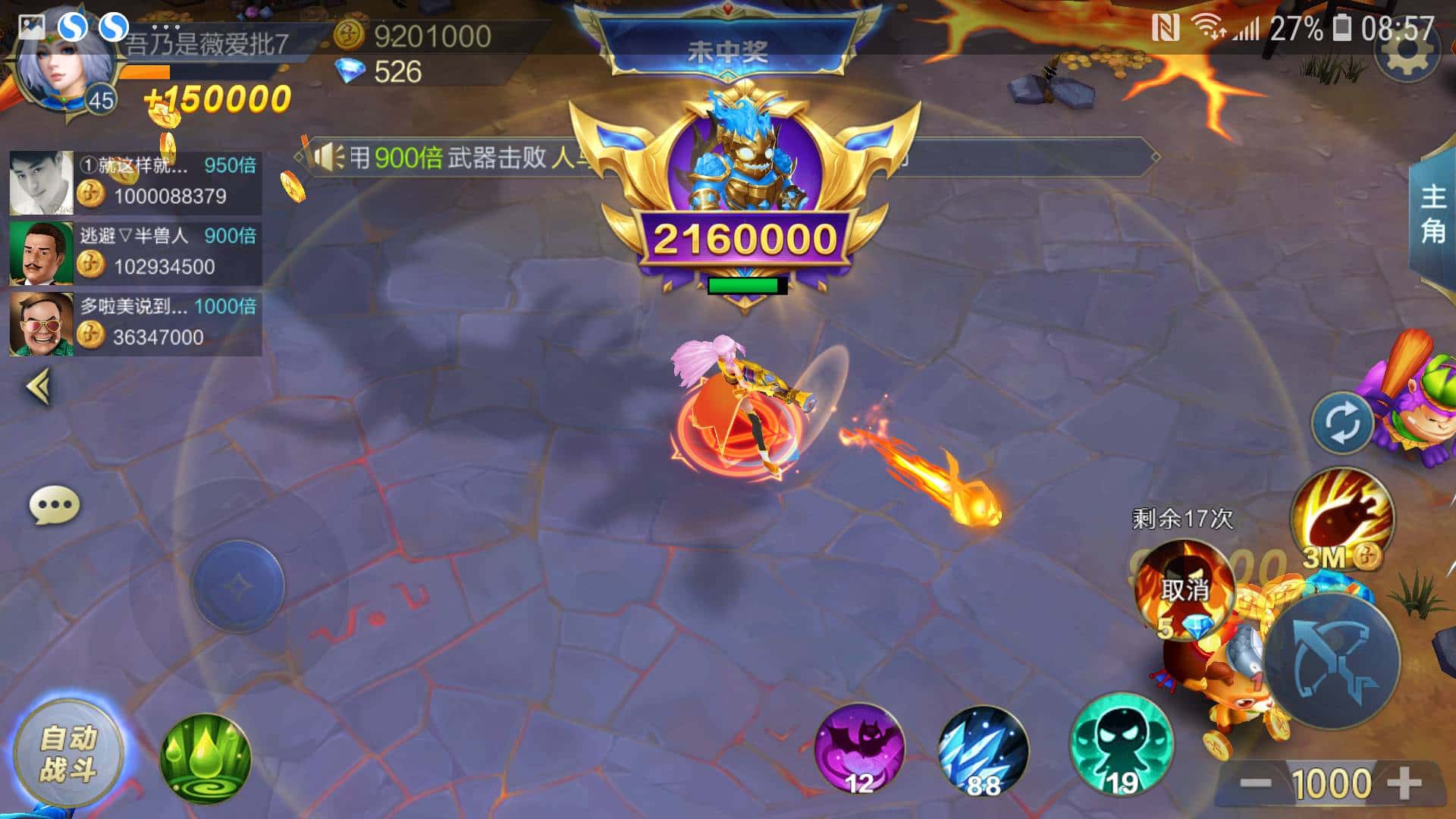Select the top-ranked player with 950倍
This screenshot has width=1456, height=819.
coord(136,182)
